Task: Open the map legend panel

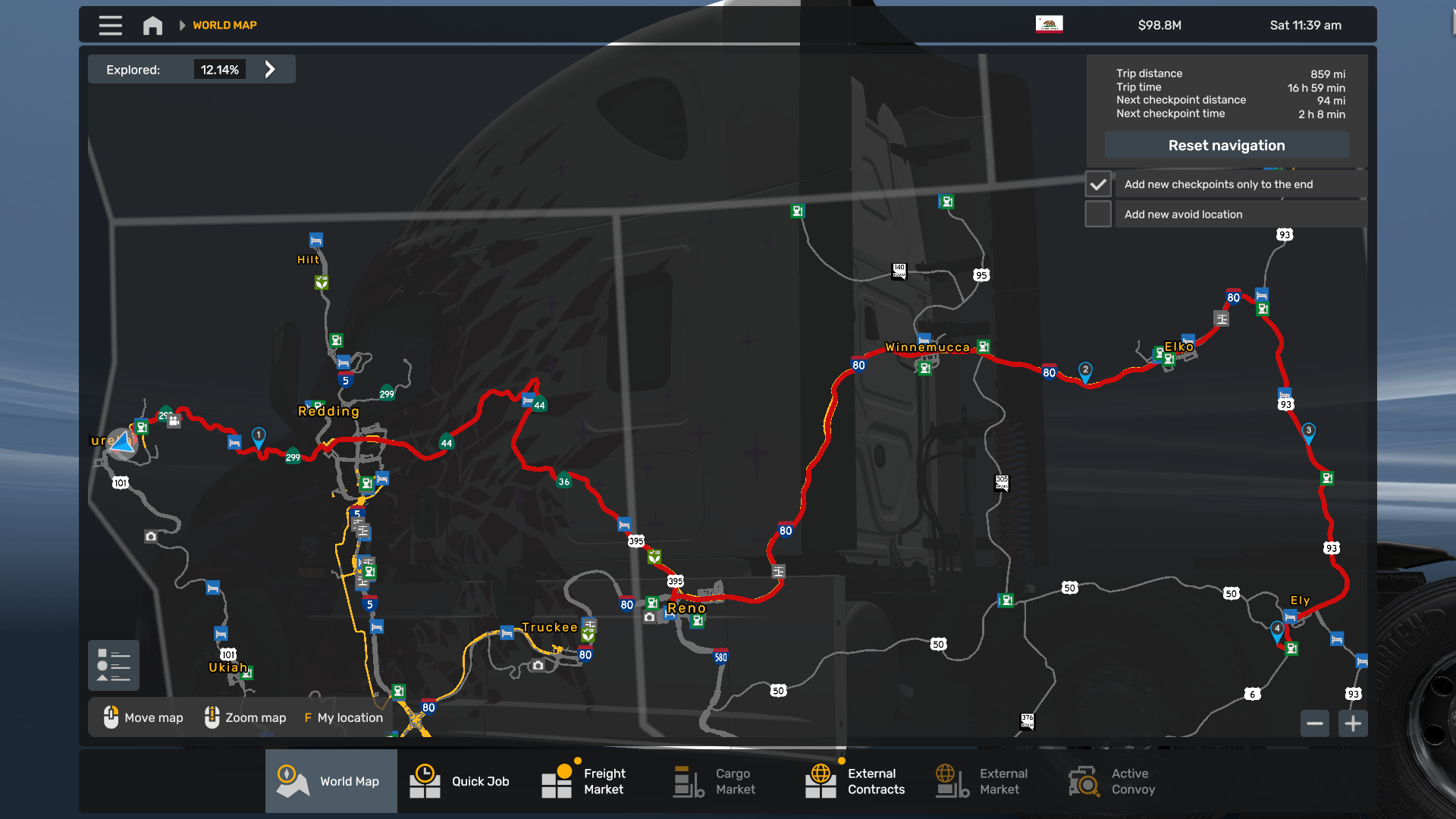Action: [x=114, y=666]
